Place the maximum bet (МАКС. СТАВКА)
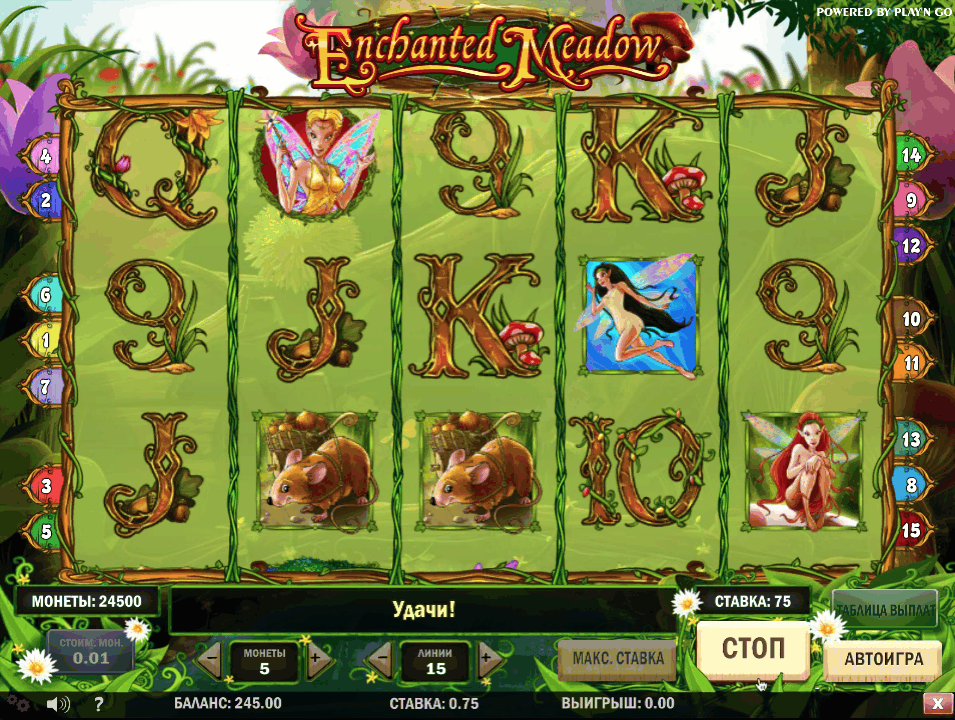 tap(617, 658)
